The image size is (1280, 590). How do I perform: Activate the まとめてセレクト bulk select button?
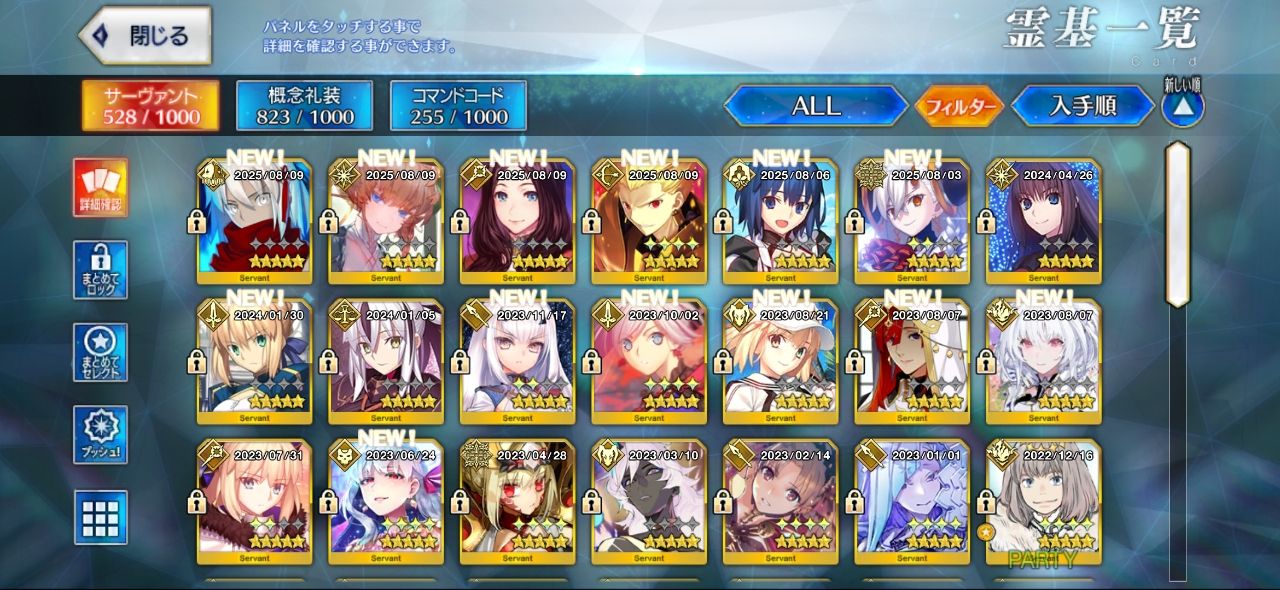click(101, 352)
